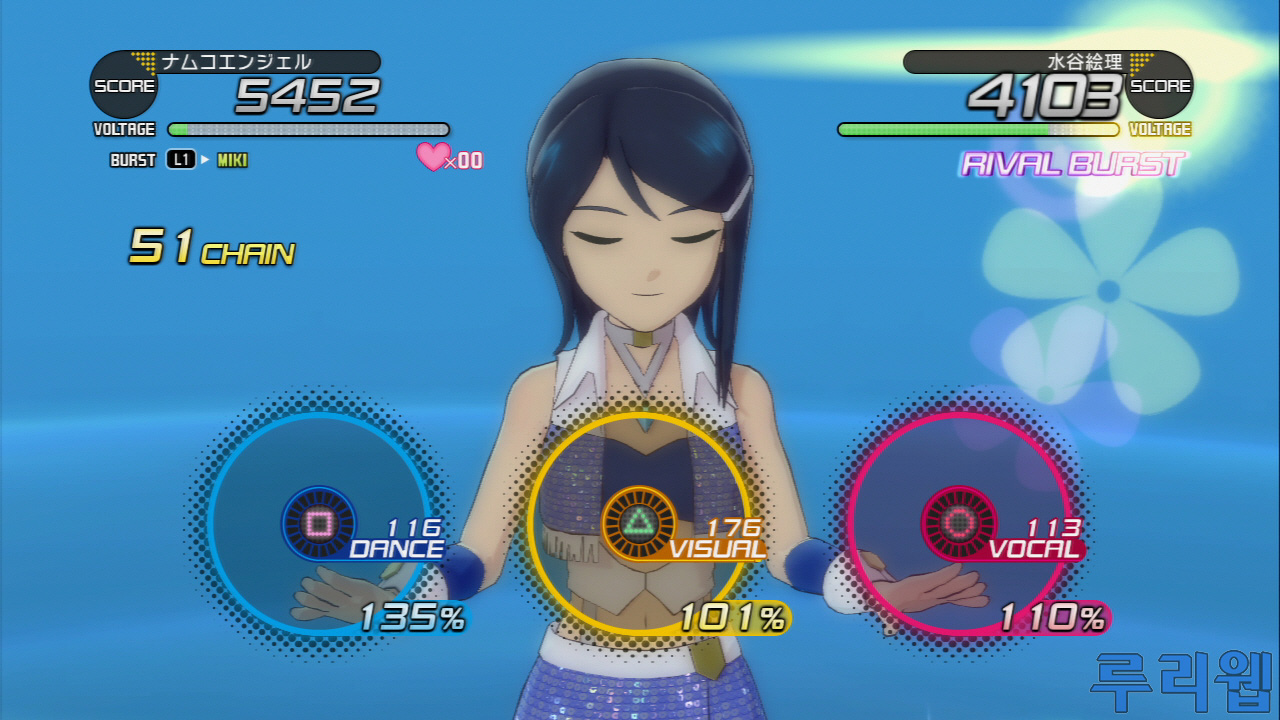Trigger the blue Dance appeal circle
Viewport: 1280px width, 720px height.
[319, 523]
